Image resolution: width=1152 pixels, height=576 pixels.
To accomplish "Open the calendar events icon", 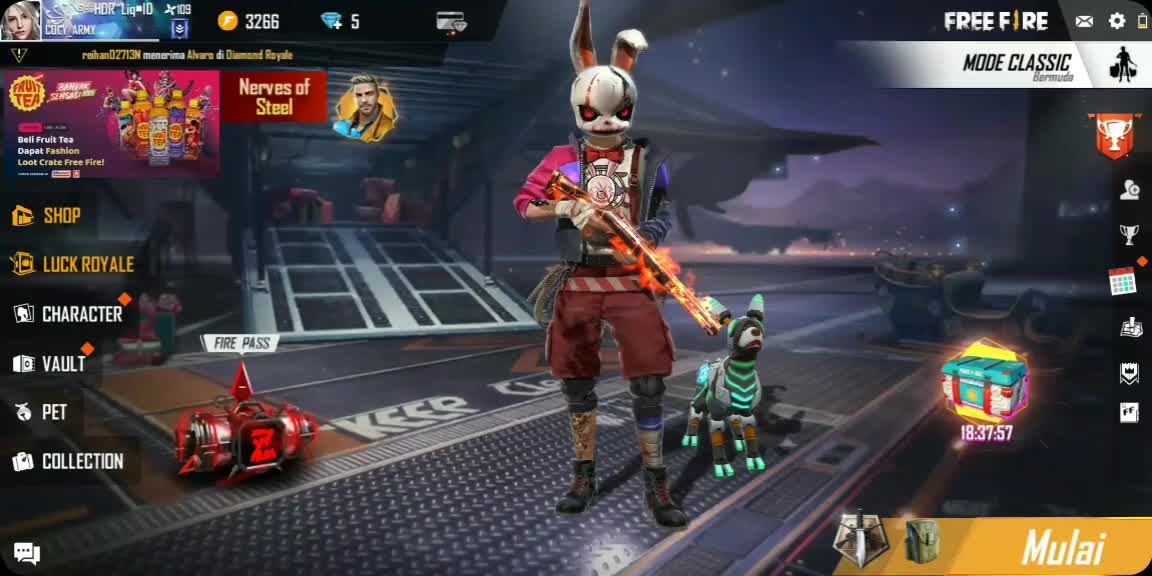I will coord(1122,281).
